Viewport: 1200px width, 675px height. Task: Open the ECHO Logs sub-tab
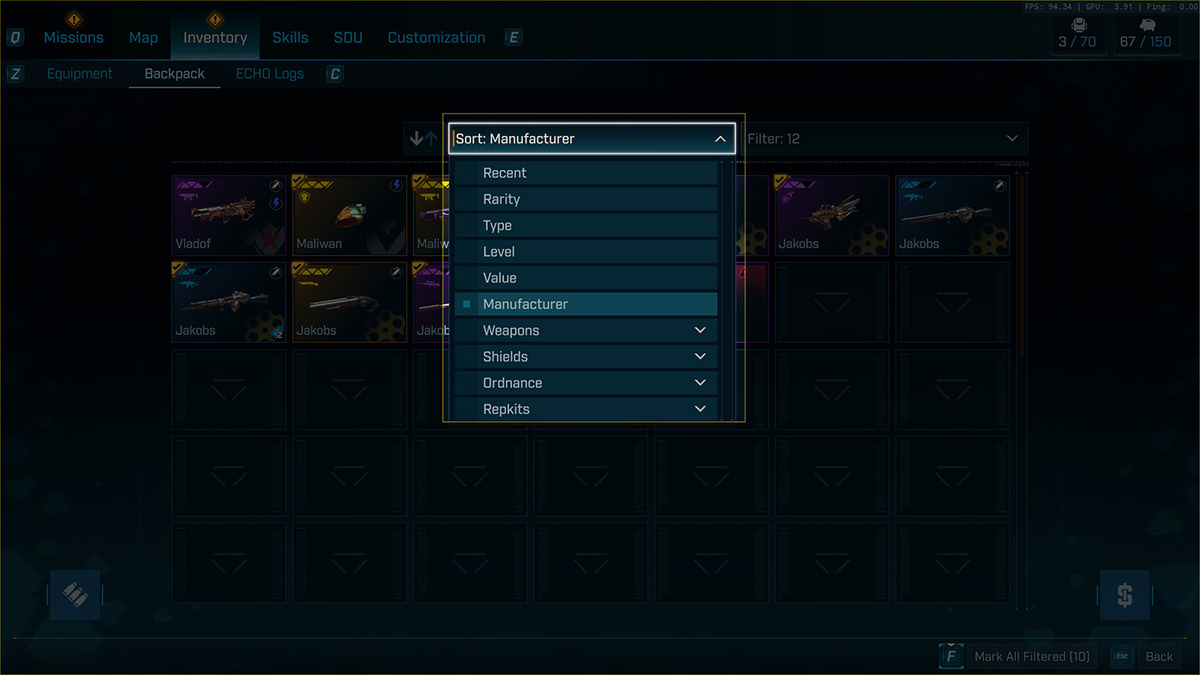pos(269,74)
